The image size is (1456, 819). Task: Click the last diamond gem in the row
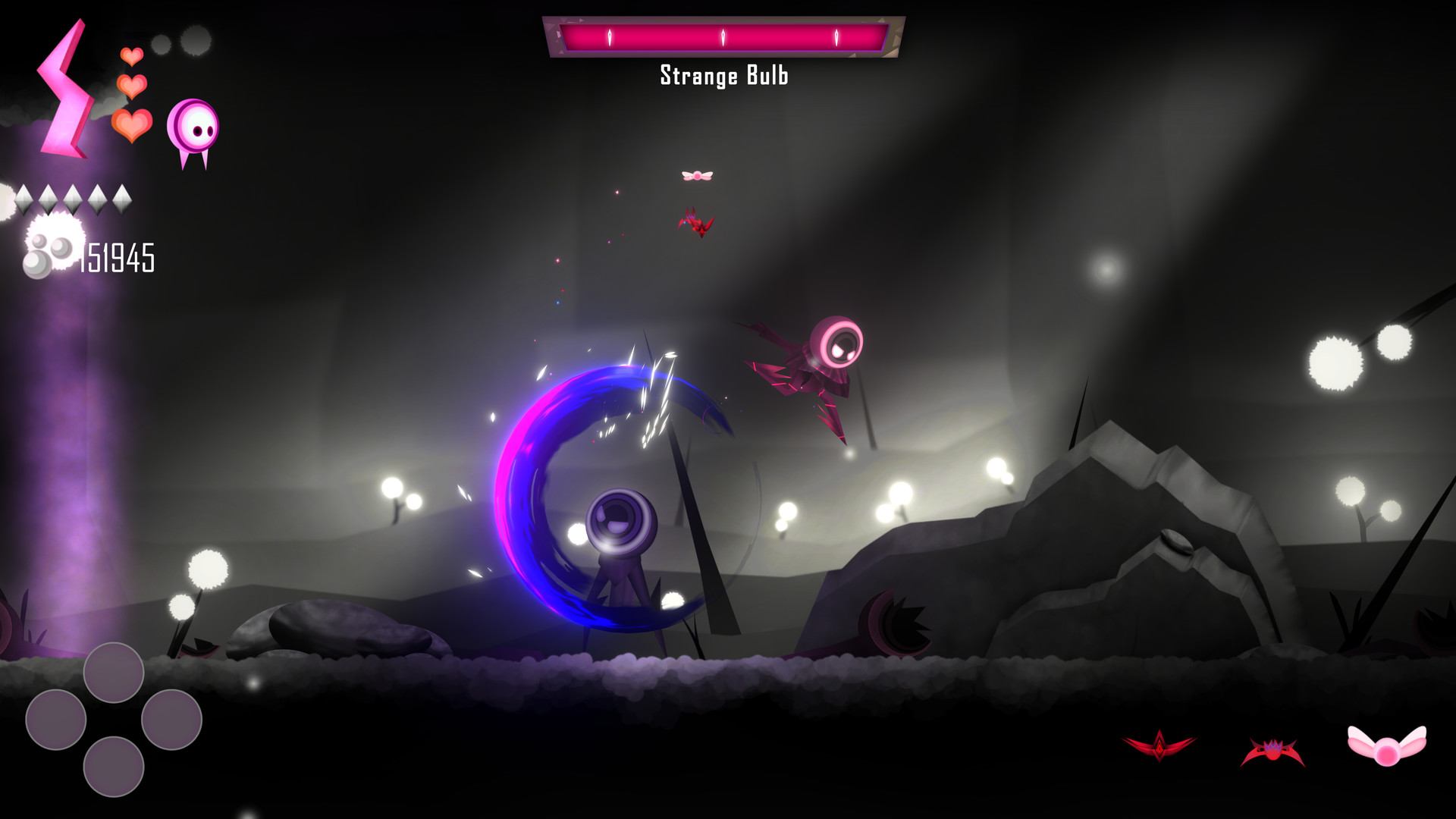coord(124,201)
